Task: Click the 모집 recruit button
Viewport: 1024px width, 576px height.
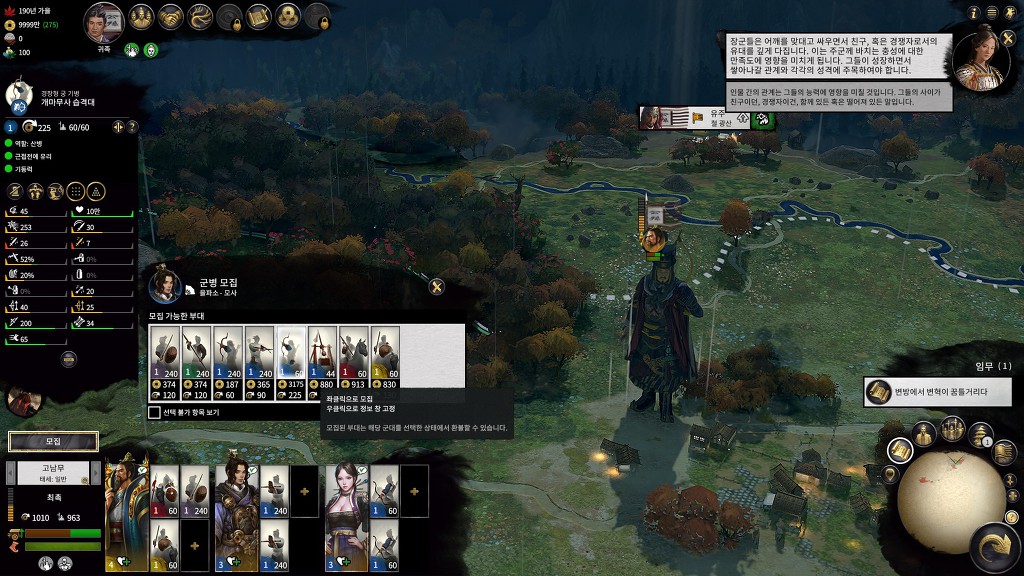Action: [53, 441]
